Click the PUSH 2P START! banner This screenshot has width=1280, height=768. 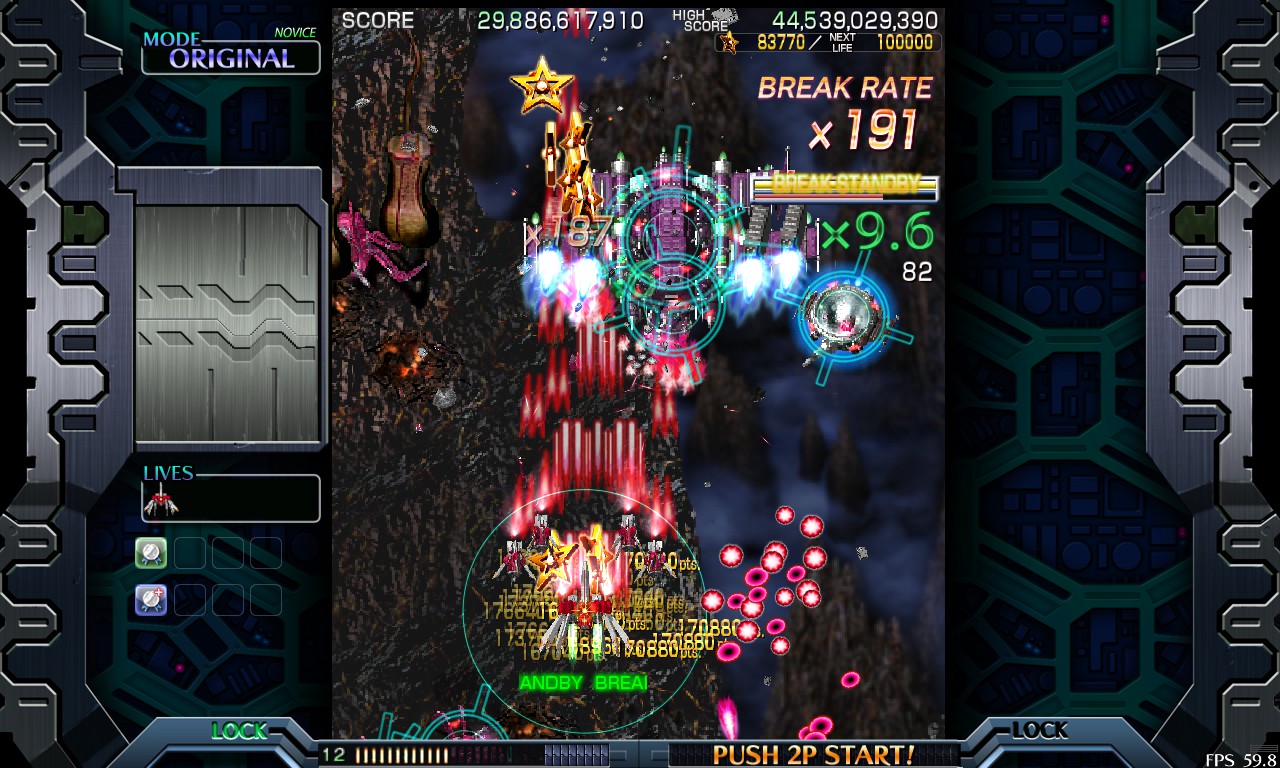tap(813, 754)
